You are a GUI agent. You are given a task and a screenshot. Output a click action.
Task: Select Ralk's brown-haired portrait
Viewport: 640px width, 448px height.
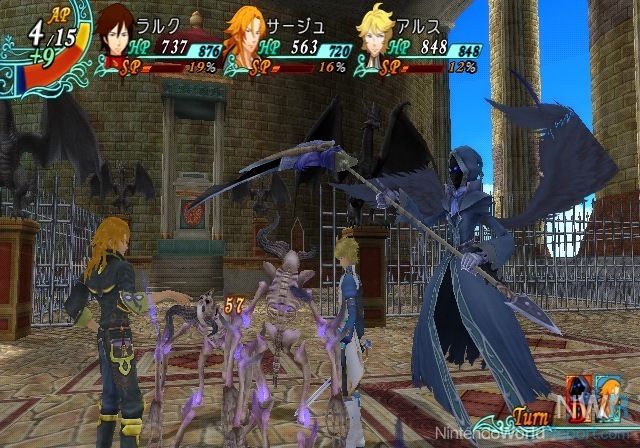point(119,31)
